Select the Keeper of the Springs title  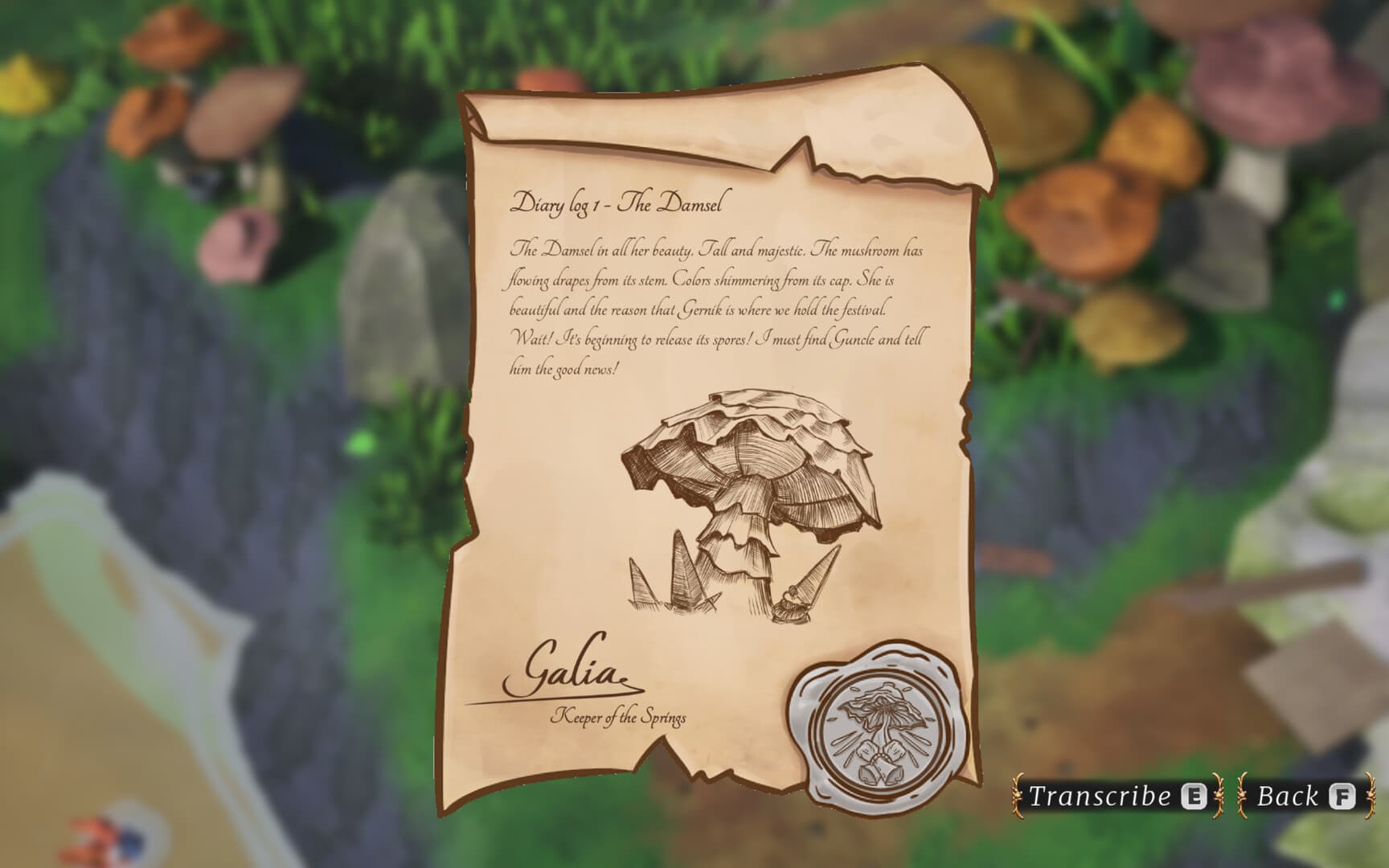621,716
